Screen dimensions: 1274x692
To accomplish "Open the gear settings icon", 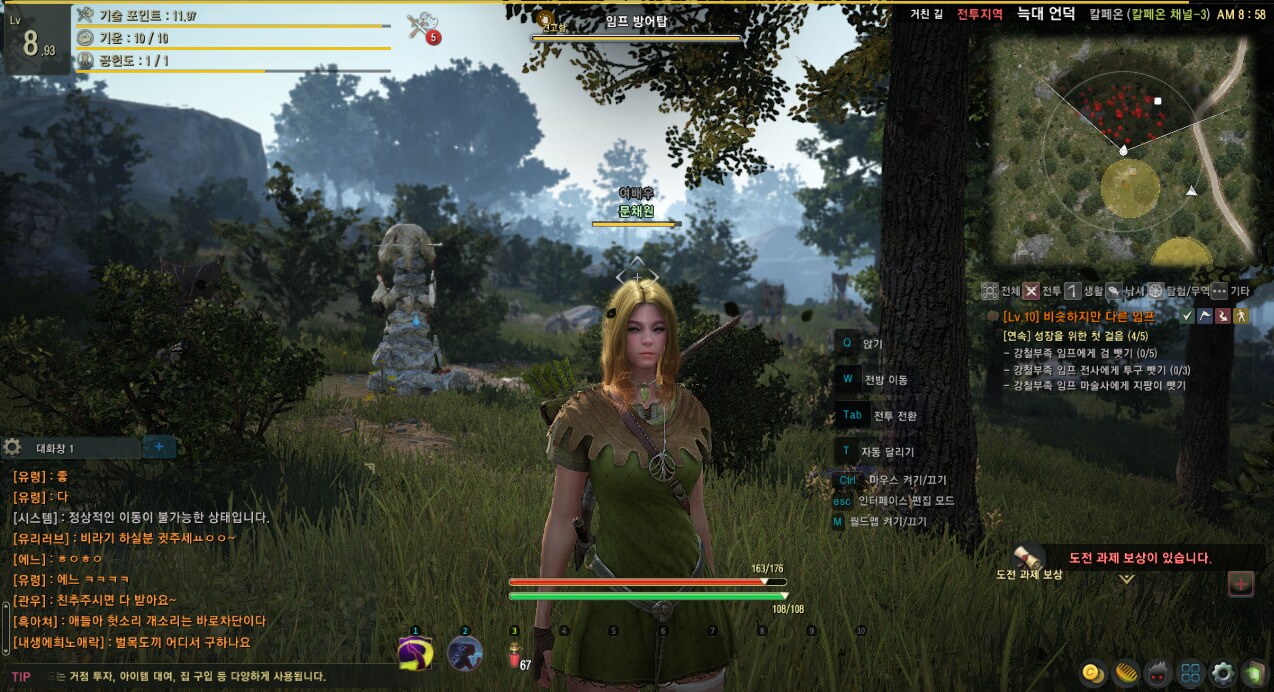I will tap(1222, 673).
